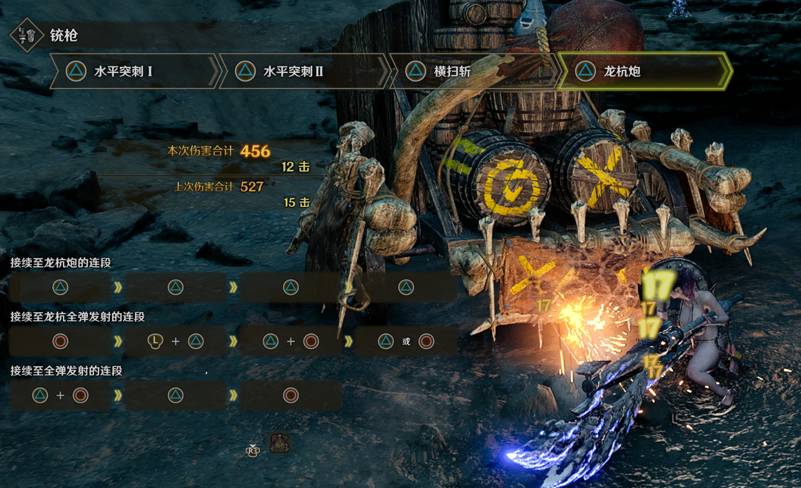Click the 铳枪 weapon icon in the header
801x488 pixels.
27,35
